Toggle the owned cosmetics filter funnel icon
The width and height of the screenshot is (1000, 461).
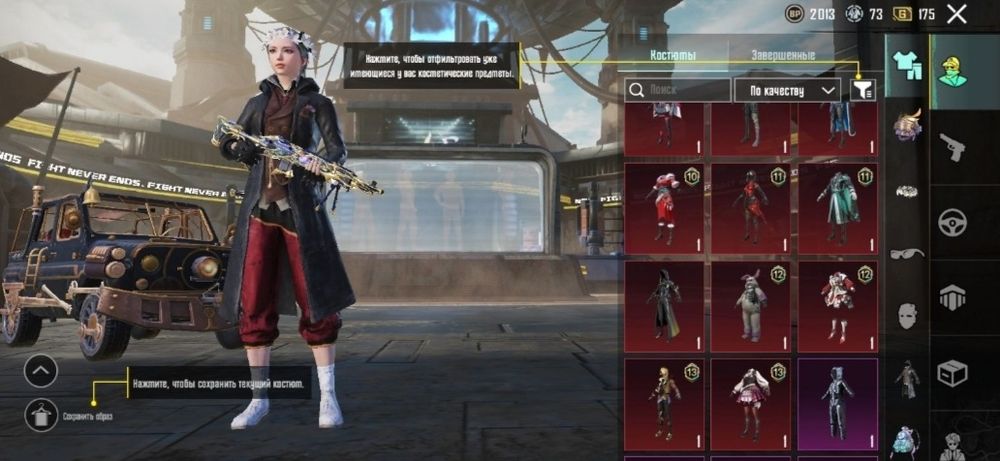pos(862,90)
